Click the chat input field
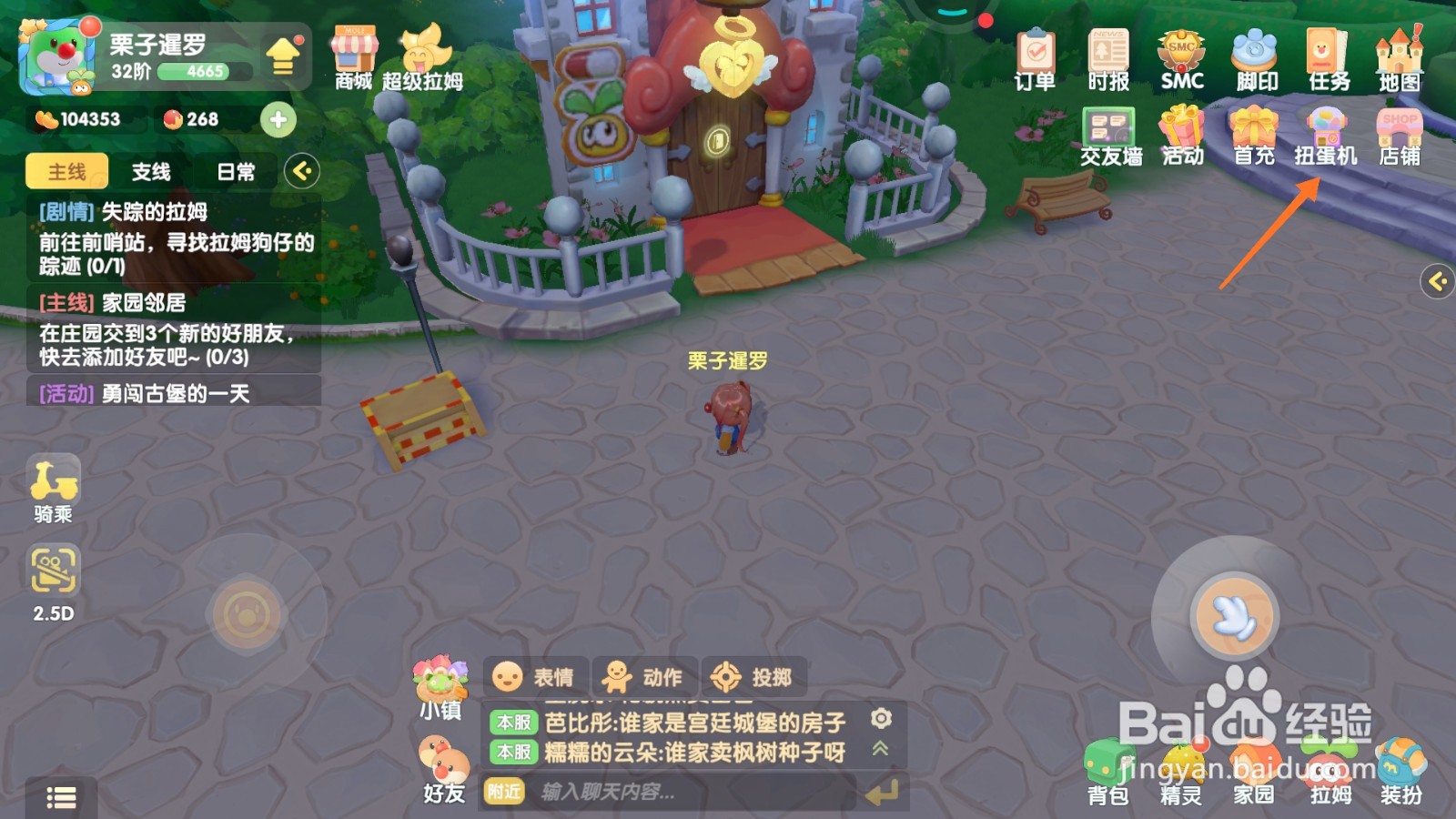This screenshot has width=1456, height=819. point(637,793)
